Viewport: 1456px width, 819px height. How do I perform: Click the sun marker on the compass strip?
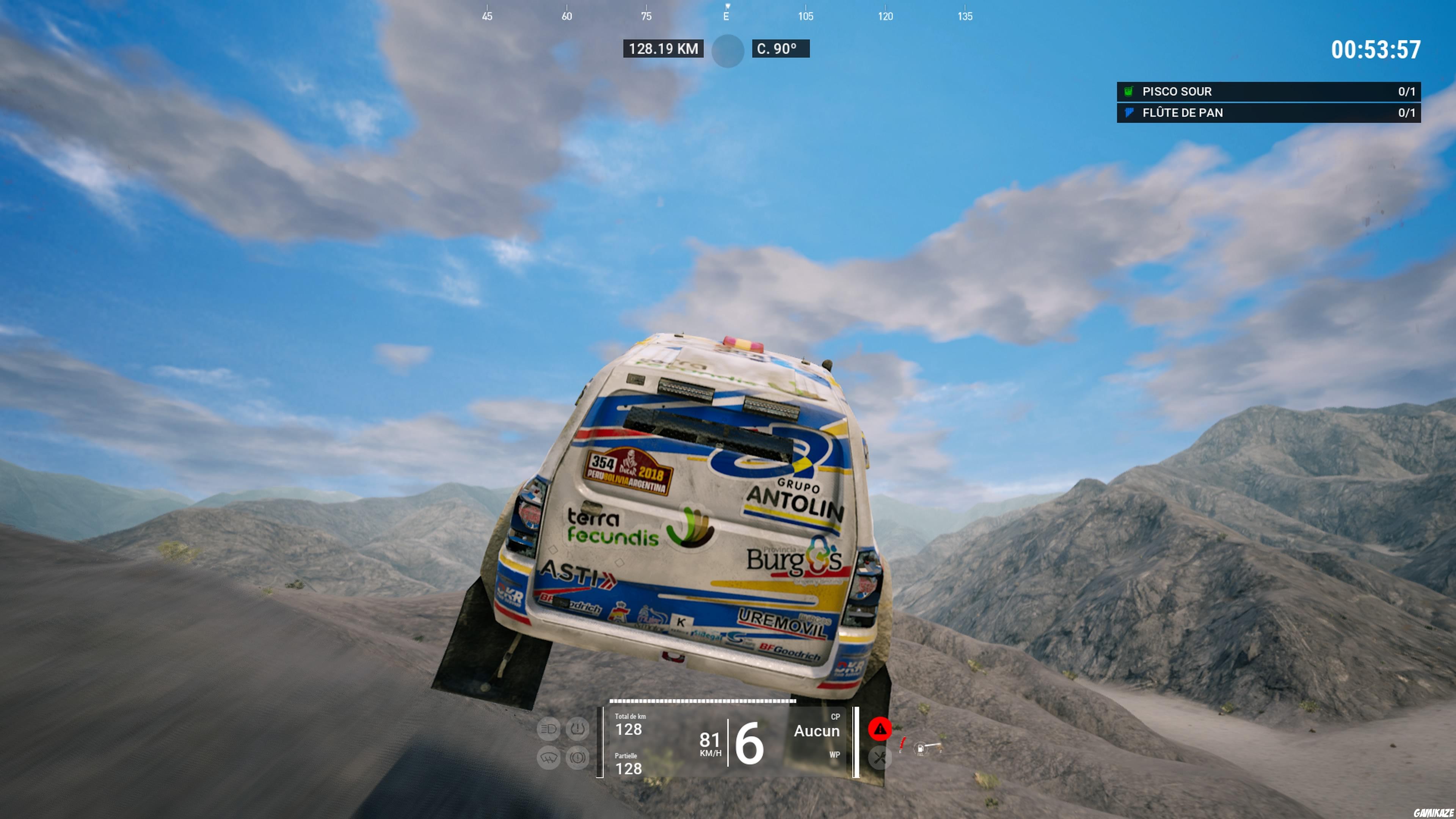click(x=728, y=51)
